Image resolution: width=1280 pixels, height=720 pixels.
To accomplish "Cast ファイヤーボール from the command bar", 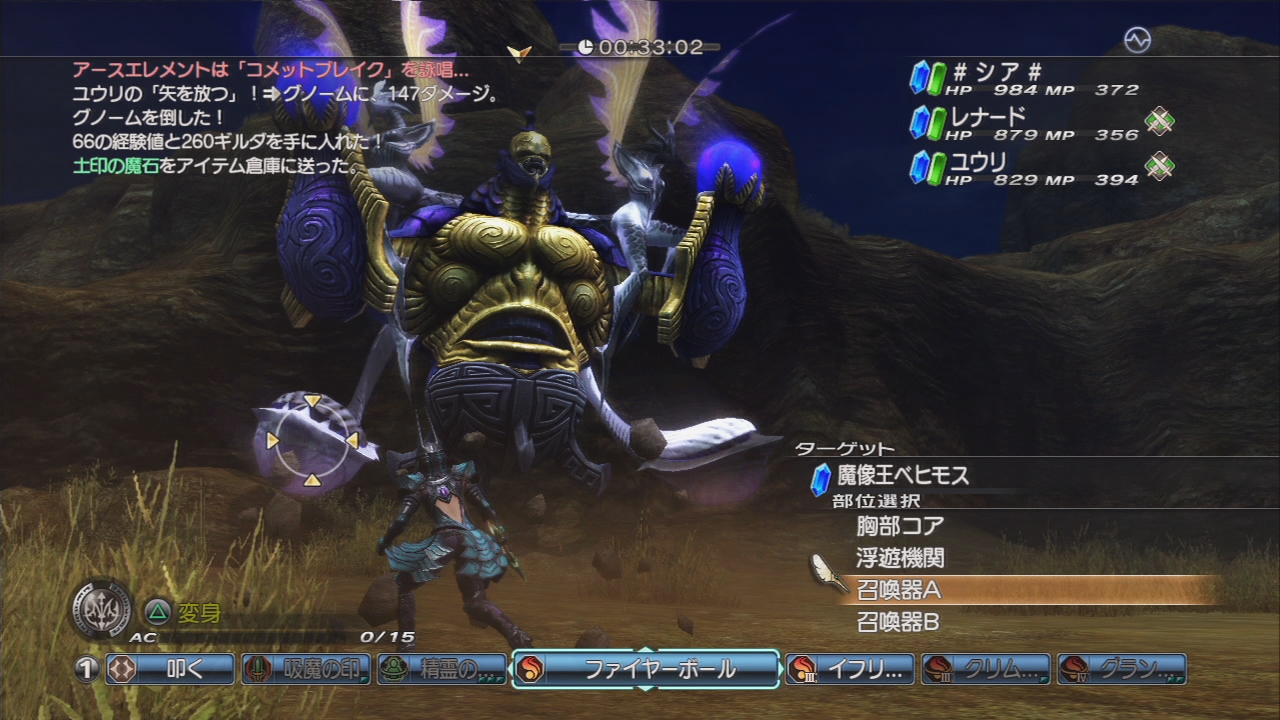I will (646, 669).
